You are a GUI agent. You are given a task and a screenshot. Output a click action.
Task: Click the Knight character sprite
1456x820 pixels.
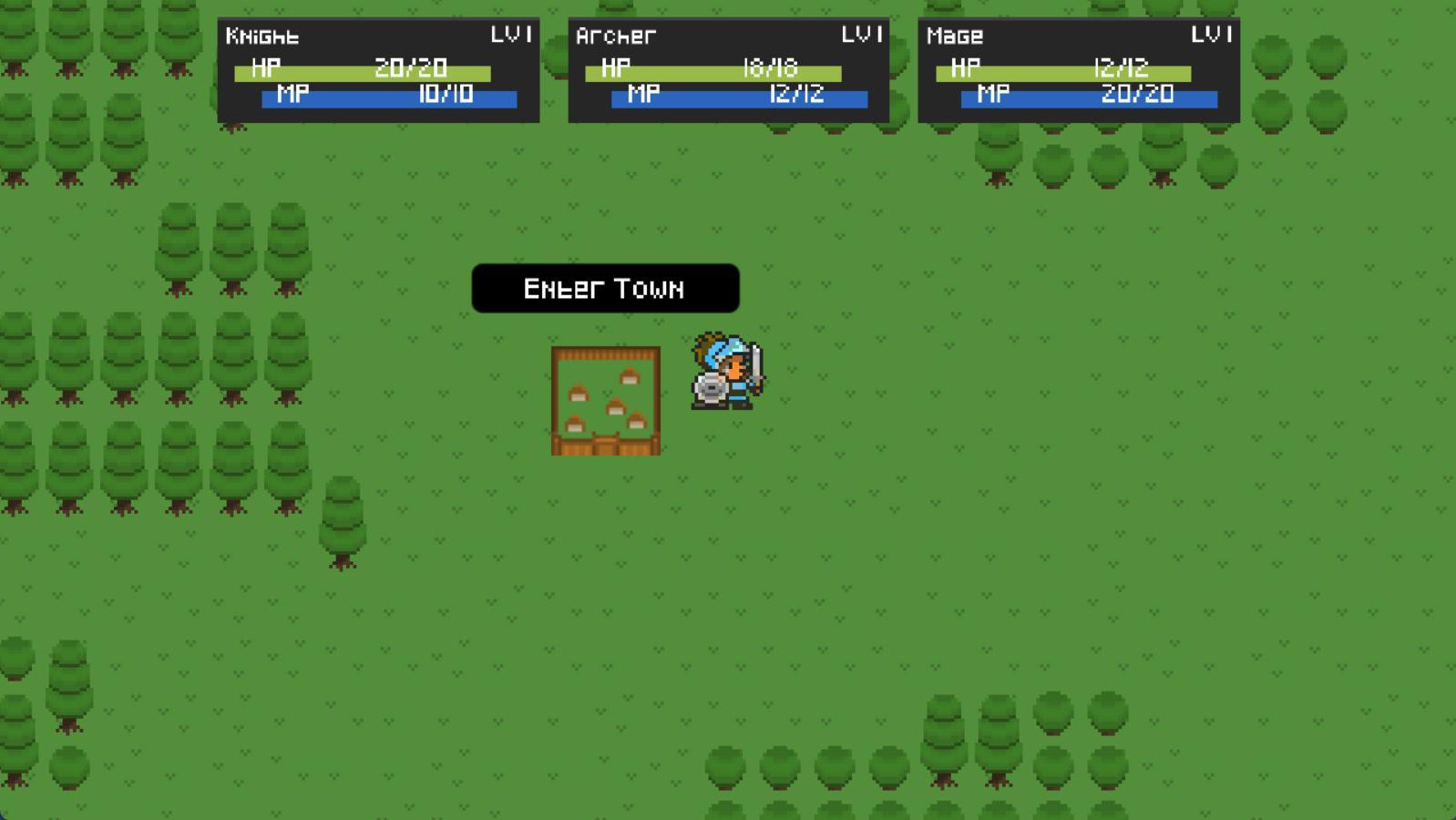point(724,374)
